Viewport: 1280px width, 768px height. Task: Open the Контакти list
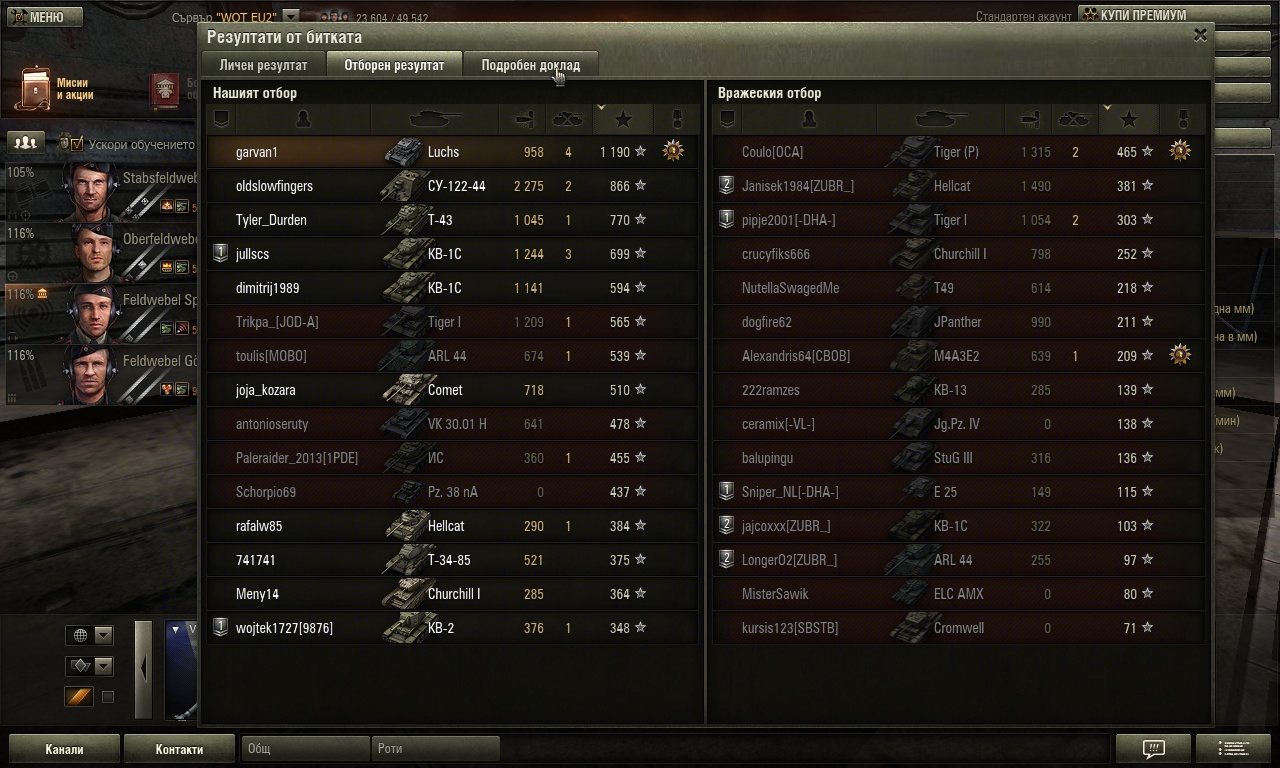(179, 749)
